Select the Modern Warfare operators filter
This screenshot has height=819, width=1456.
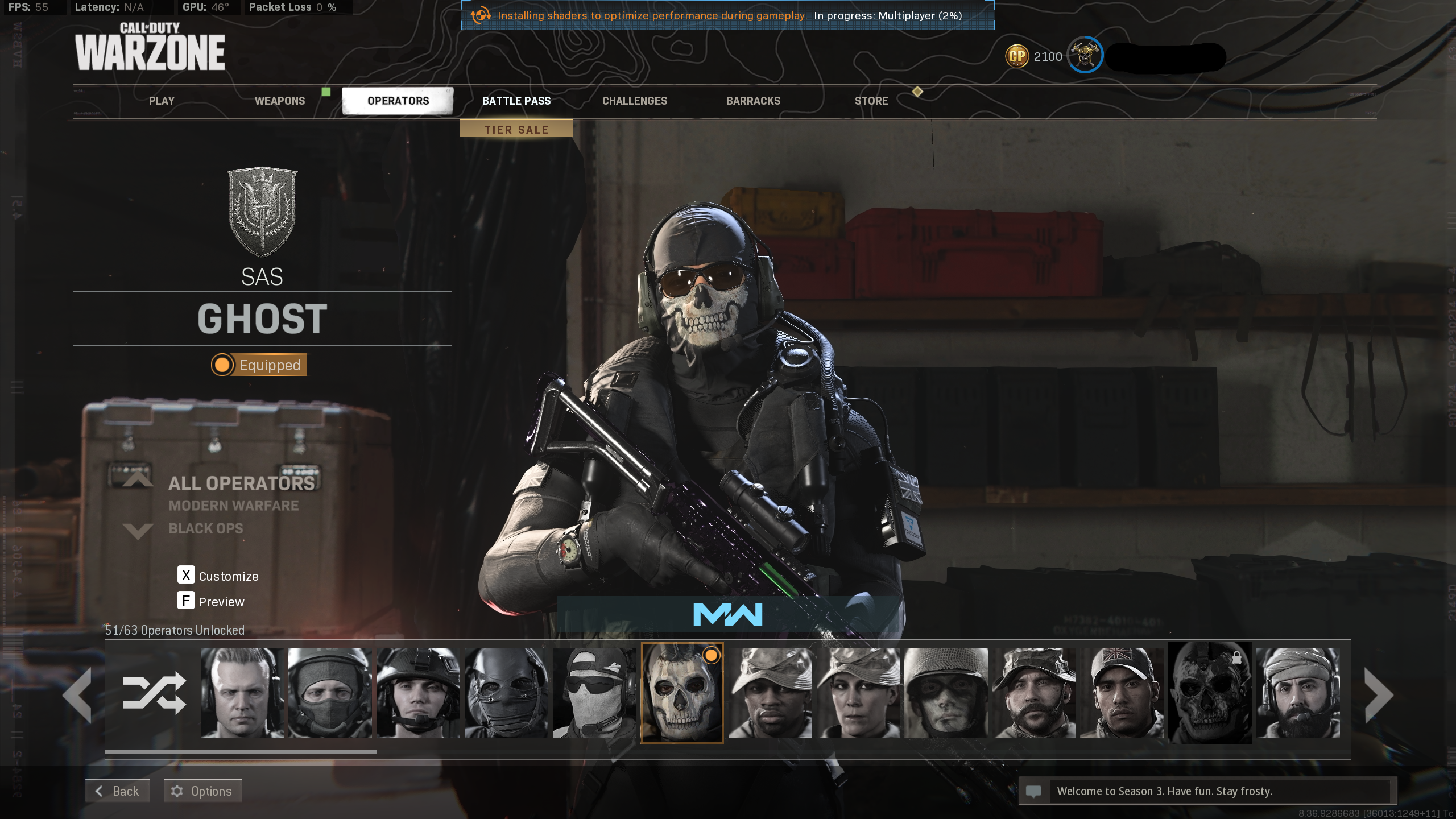pyautogui.click(x=233, y=506)
